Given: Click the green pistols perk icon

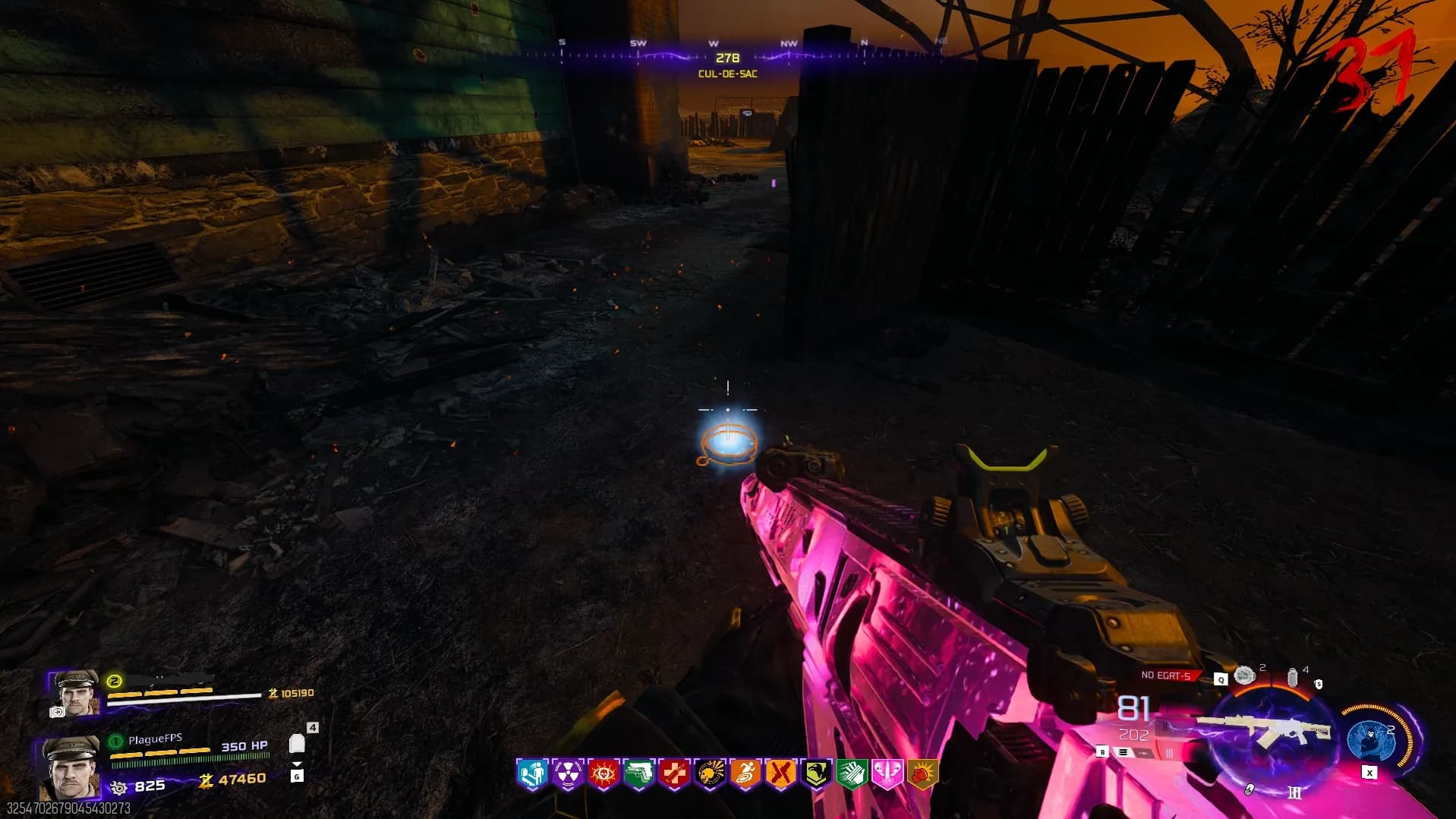Looking at the screenshot, I should coord(638,774).
